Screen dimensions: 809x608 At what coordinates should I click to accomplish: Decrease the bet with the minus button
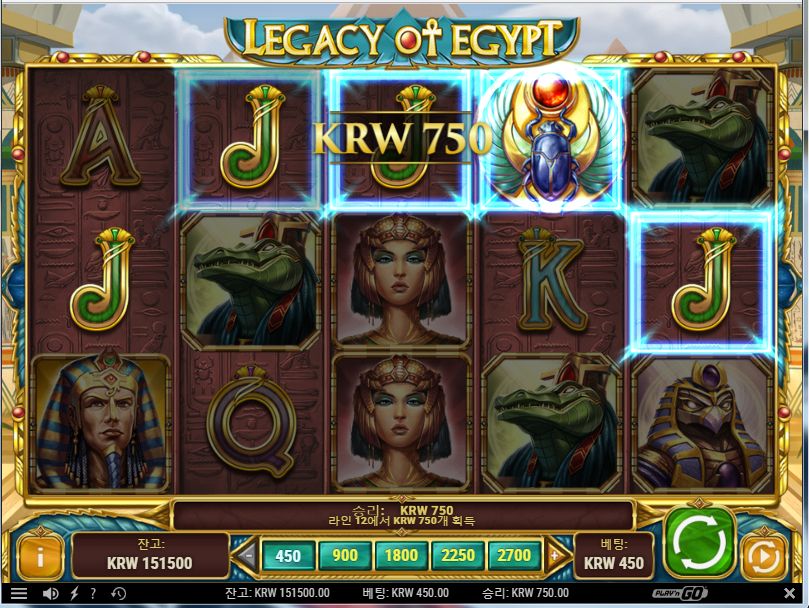pyautogui.click(x=248, y=556)
